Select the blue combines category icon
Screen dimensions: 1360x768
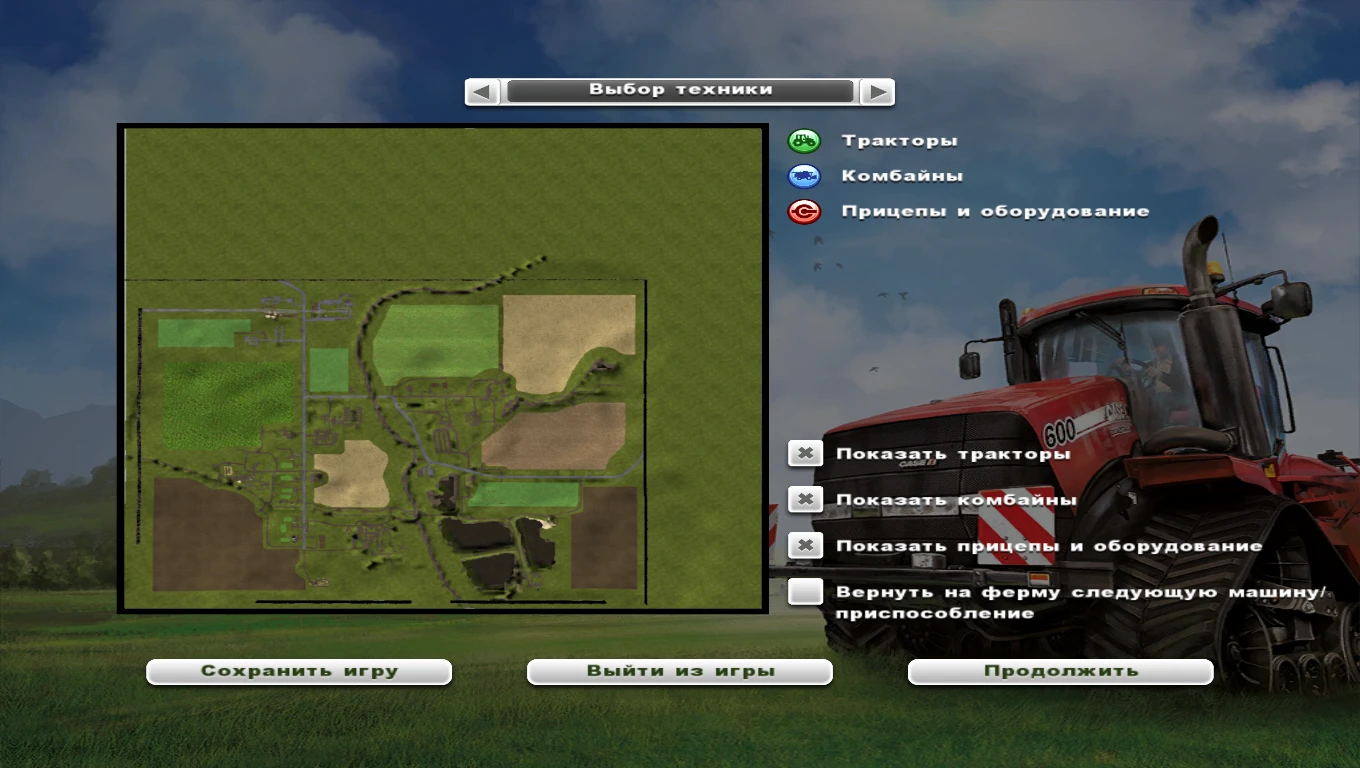pos(804,175)
